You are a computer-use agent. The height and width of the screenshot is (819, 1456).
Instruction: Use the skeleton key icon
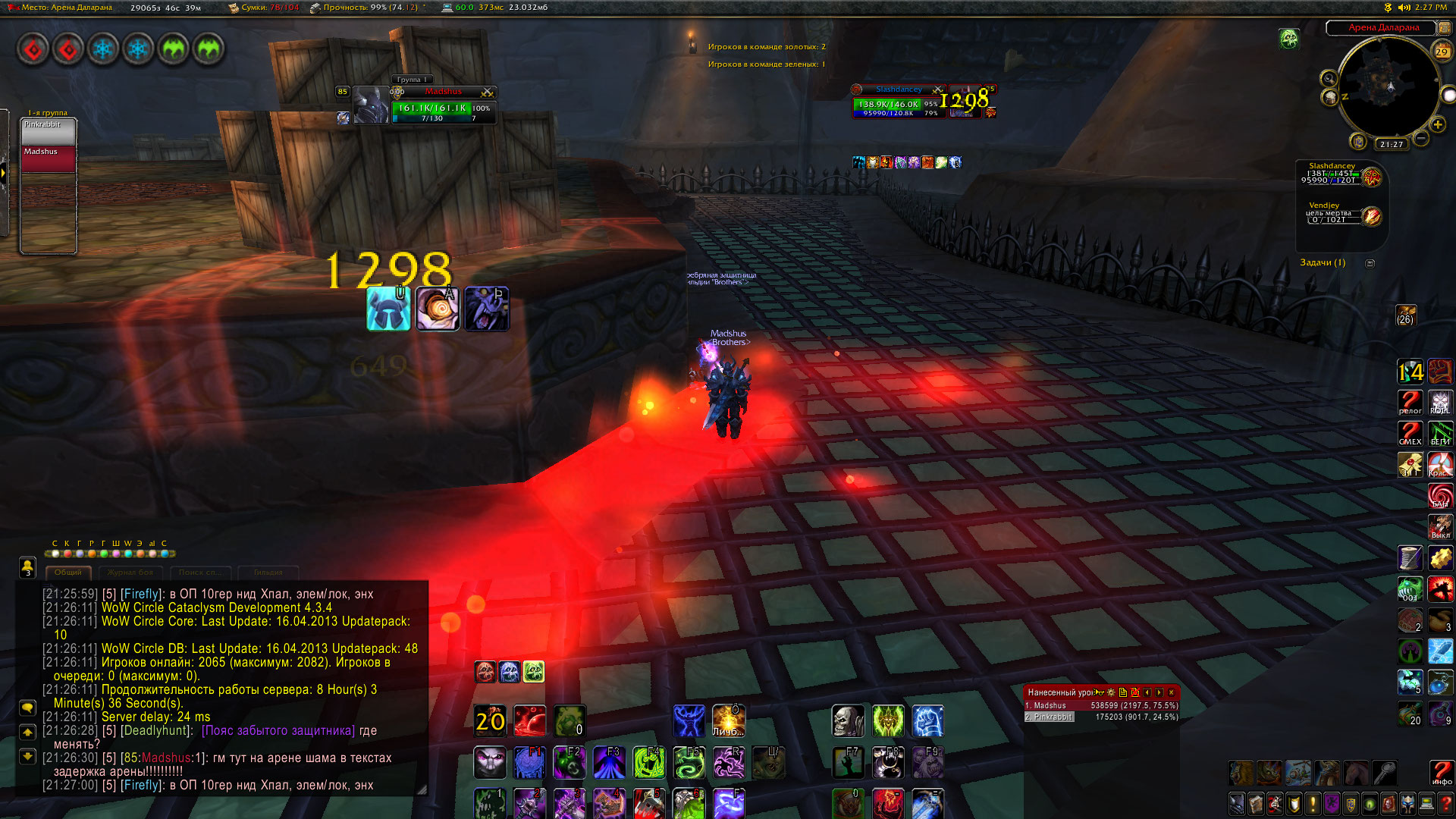[x=1384, y=773]
